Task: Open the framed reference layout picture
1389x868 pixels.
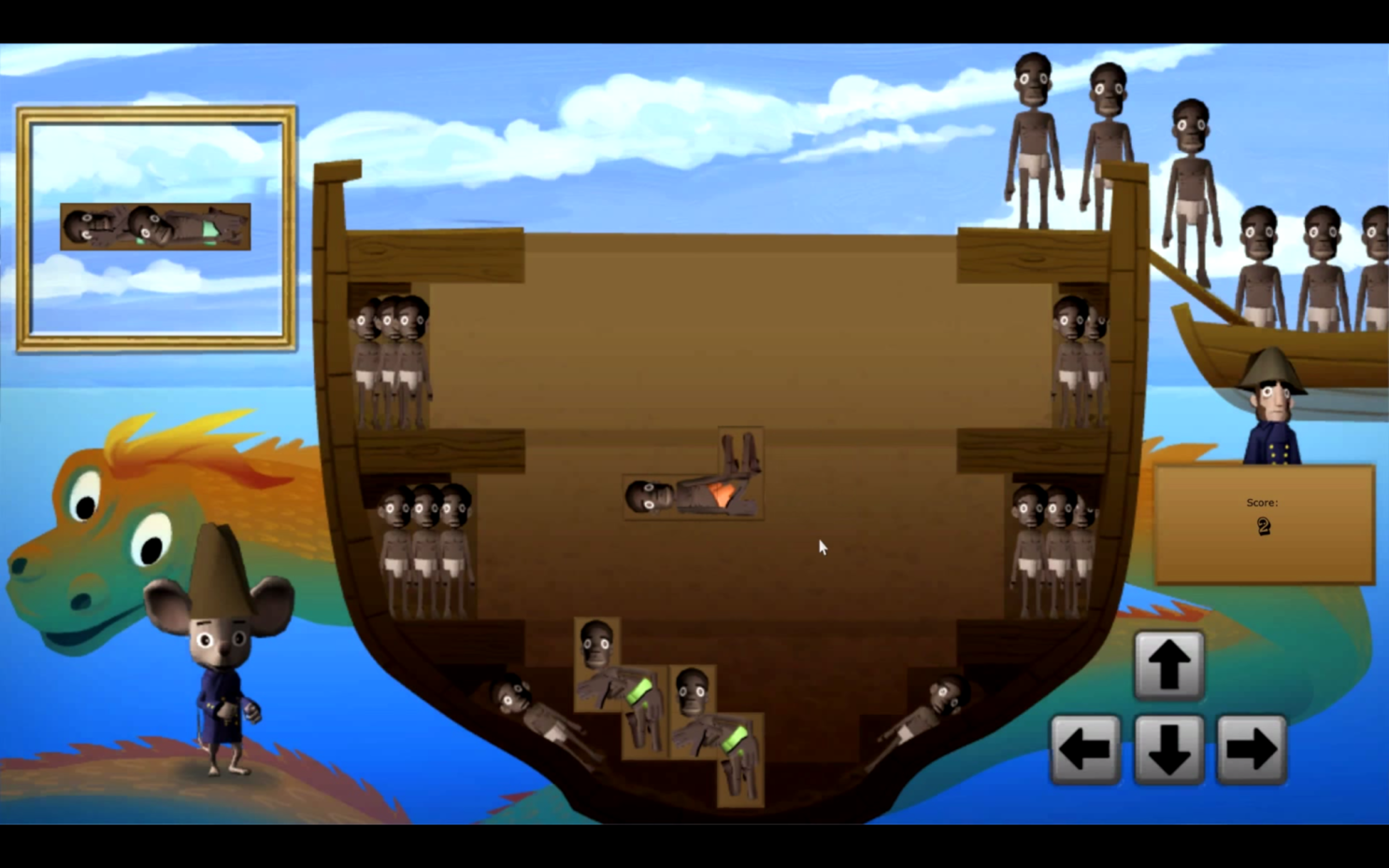Action: [154, 227]
